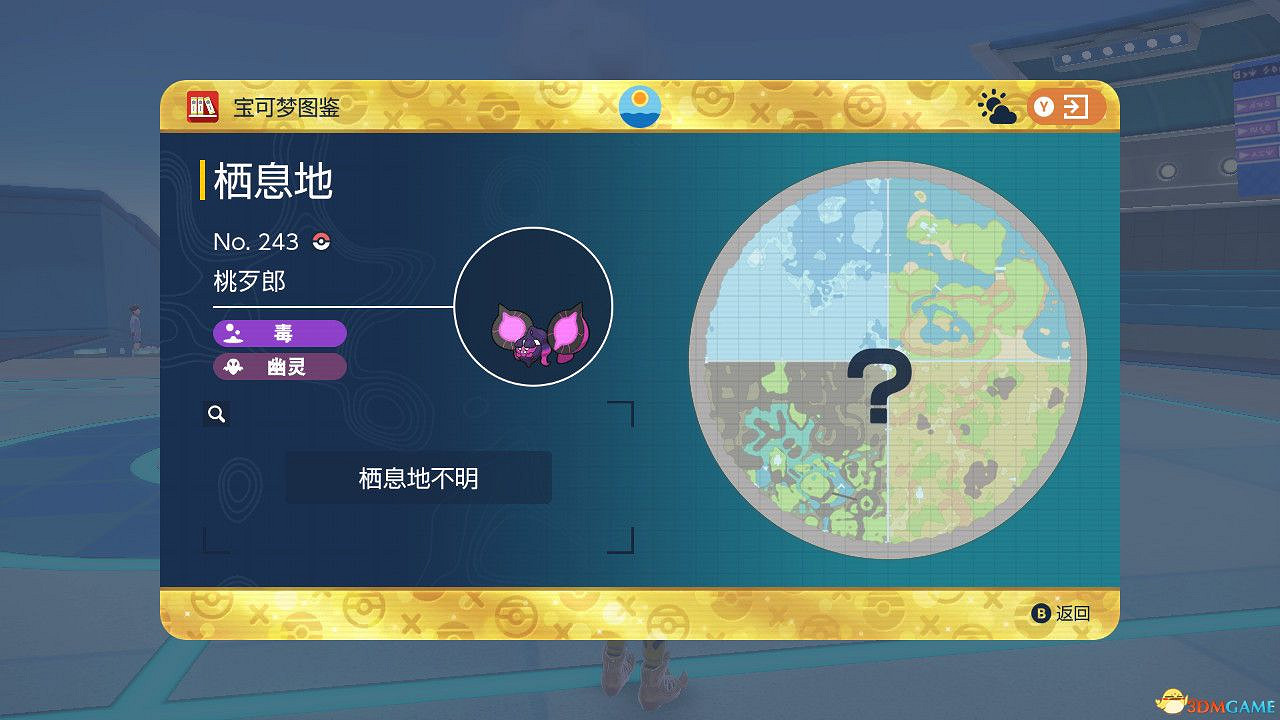
Task: Toggle the 毒 type filter
Action: tap(280, 333)
